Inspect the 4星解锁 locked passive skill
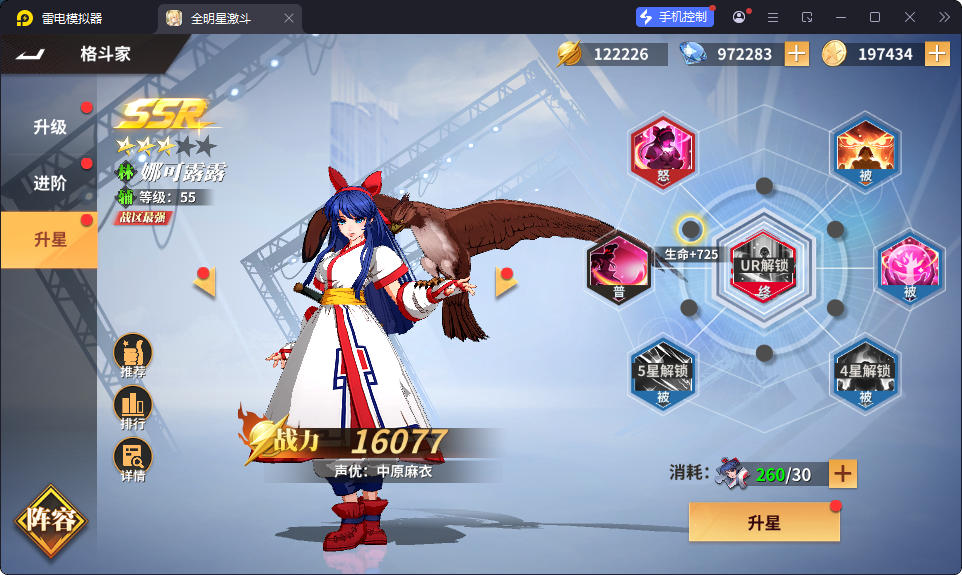Viewport: 962px width, 575px height. [x=865, y=376]
